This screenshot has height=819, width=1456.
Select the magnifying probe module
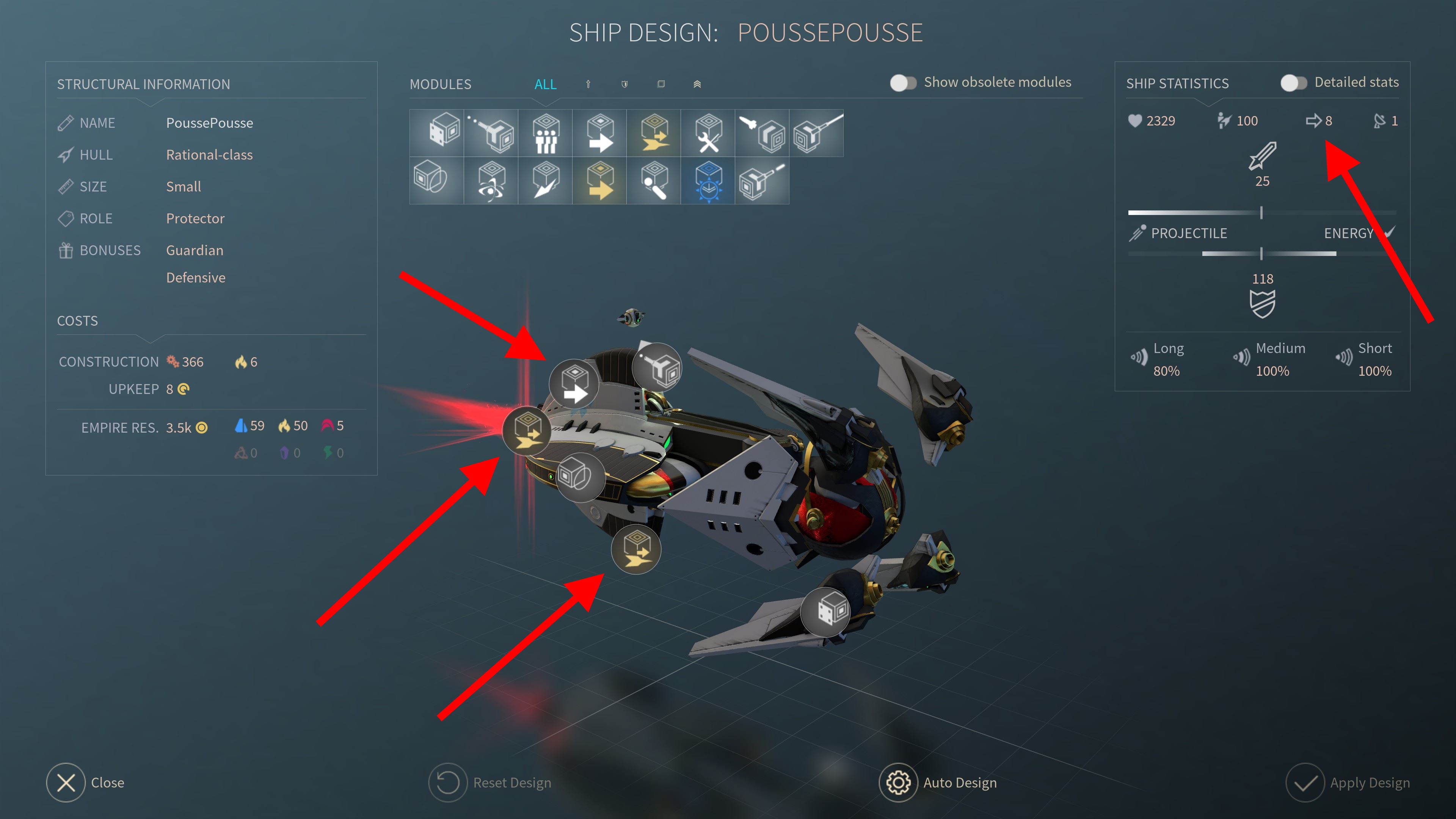pos(654,181)
